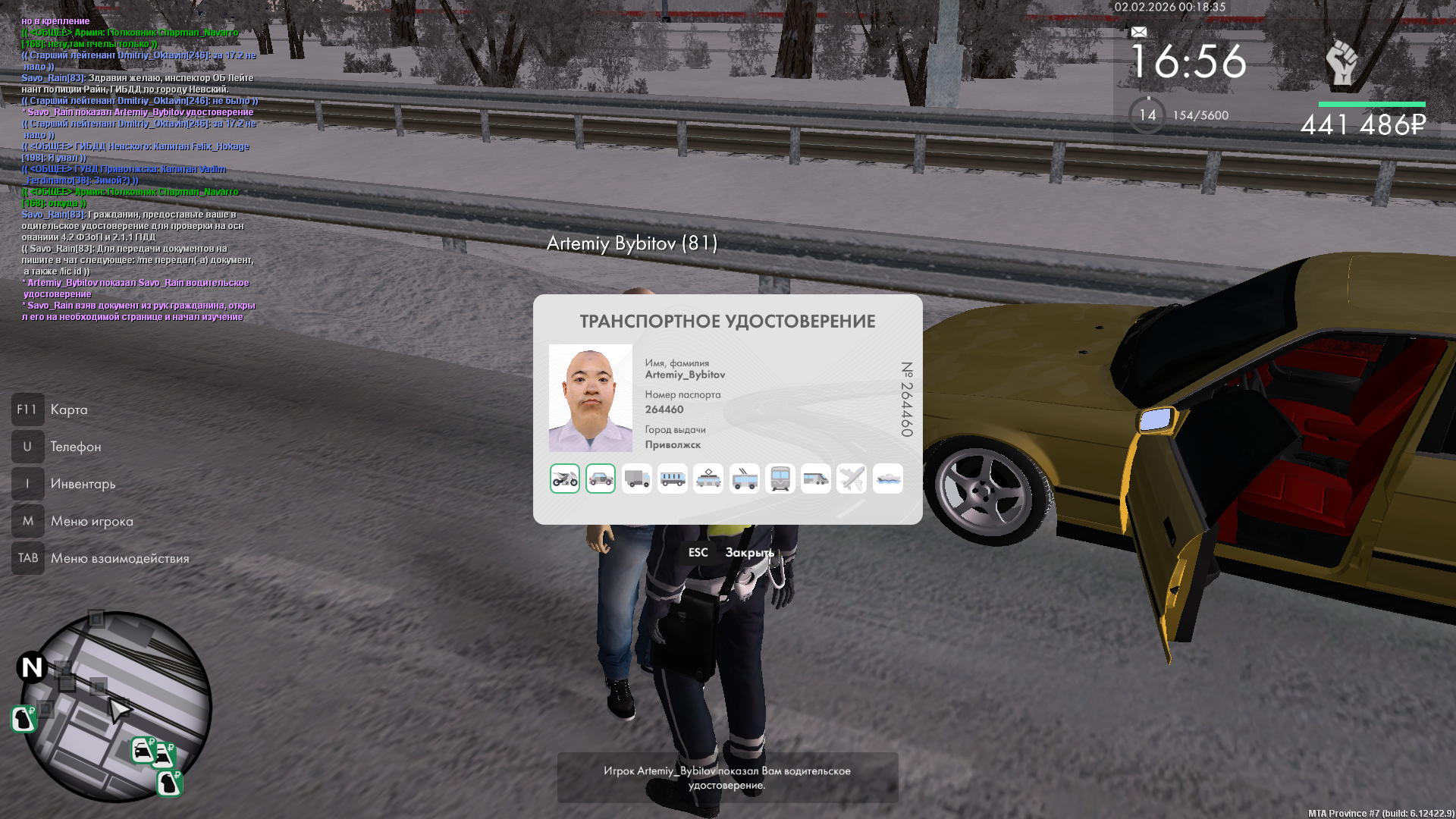Select the passenger car license category icon
This screenshot has height=819, width=1456.
[601, 479]
